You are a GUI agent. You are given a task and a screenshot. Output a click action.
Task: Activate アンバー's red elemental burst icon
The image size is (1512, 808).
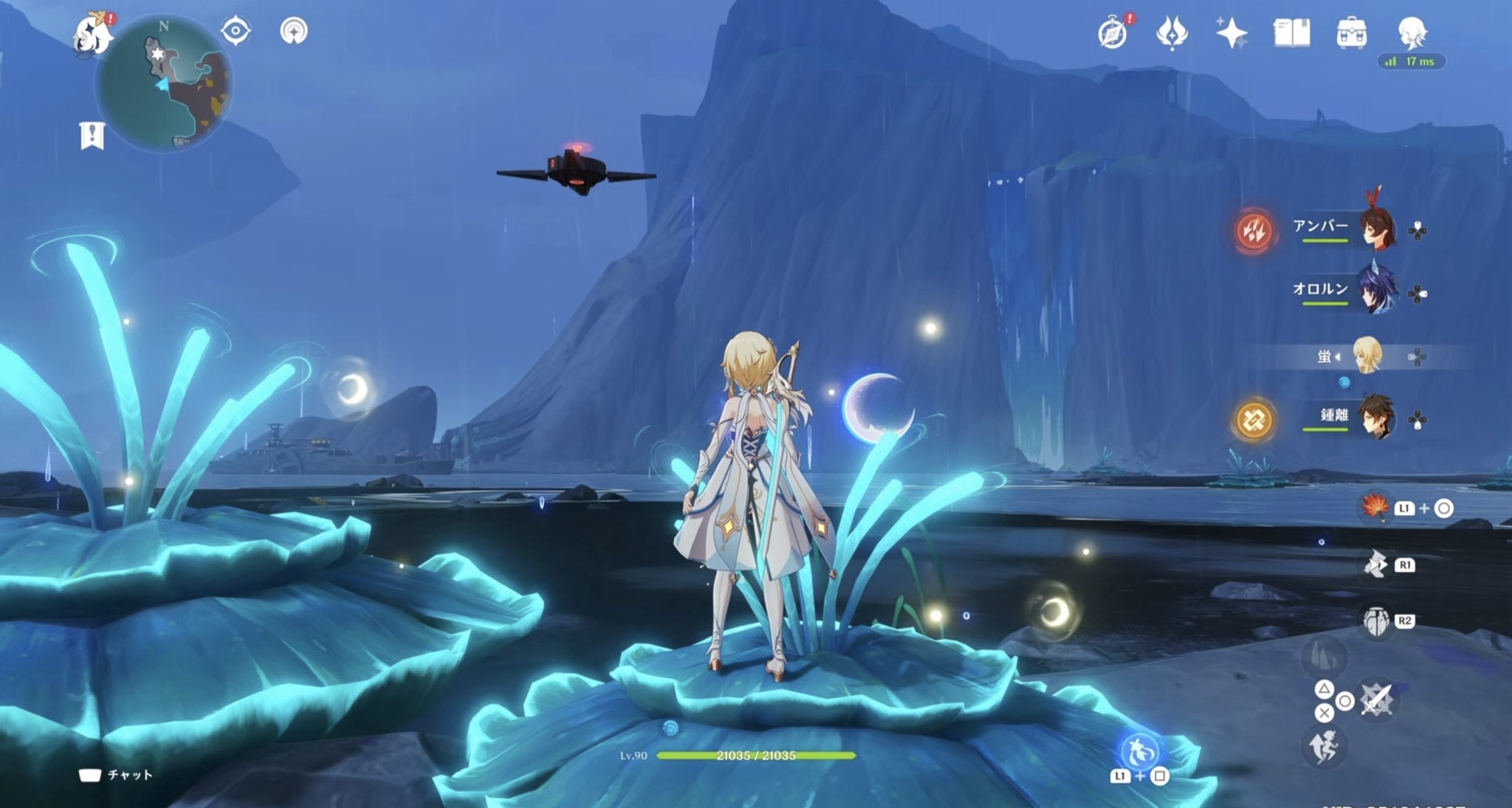click(1254, 231)
